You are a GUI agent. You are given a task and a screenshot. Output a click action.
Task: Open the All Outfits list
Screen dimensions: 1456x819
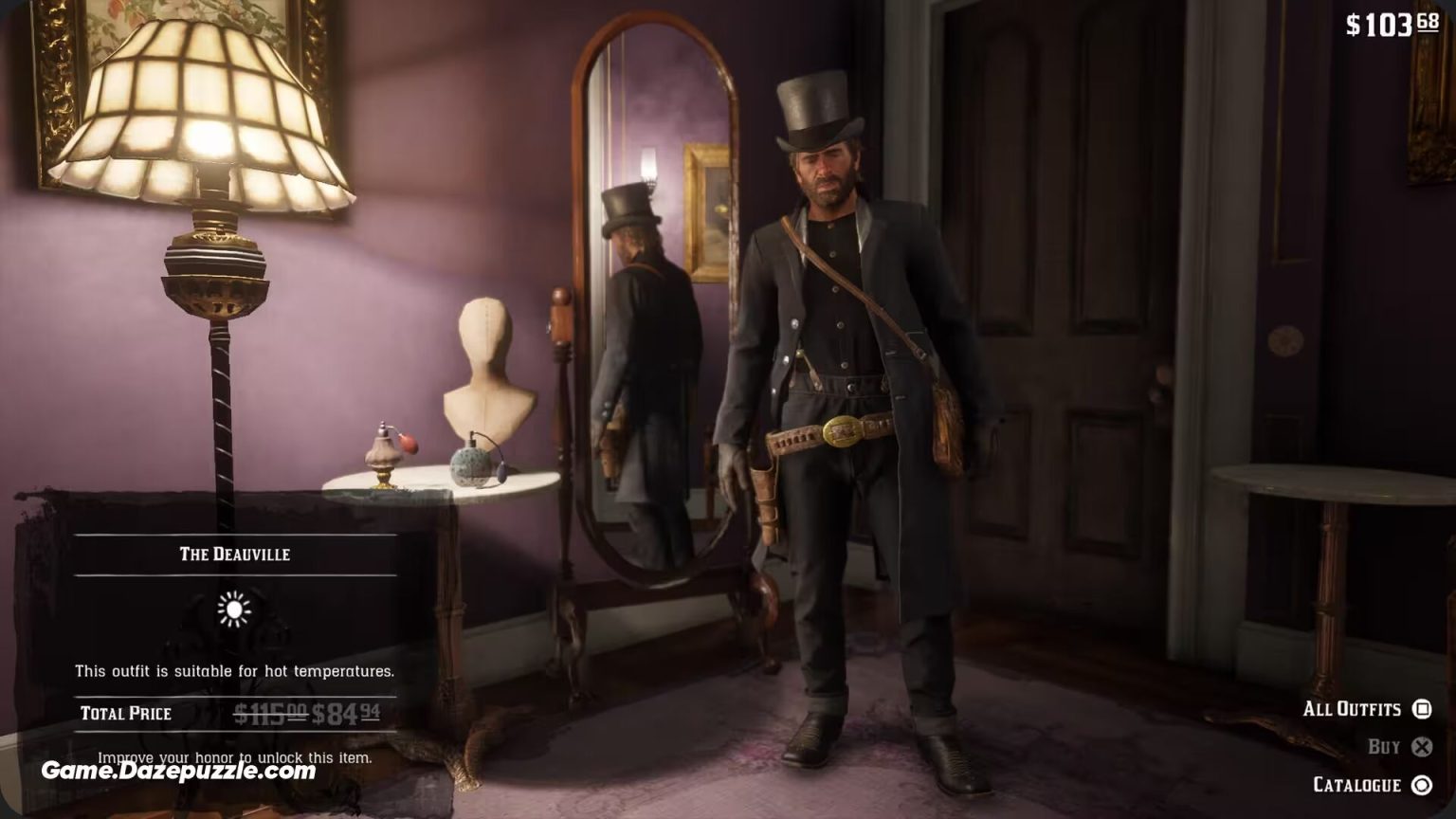coord(1354,709)
